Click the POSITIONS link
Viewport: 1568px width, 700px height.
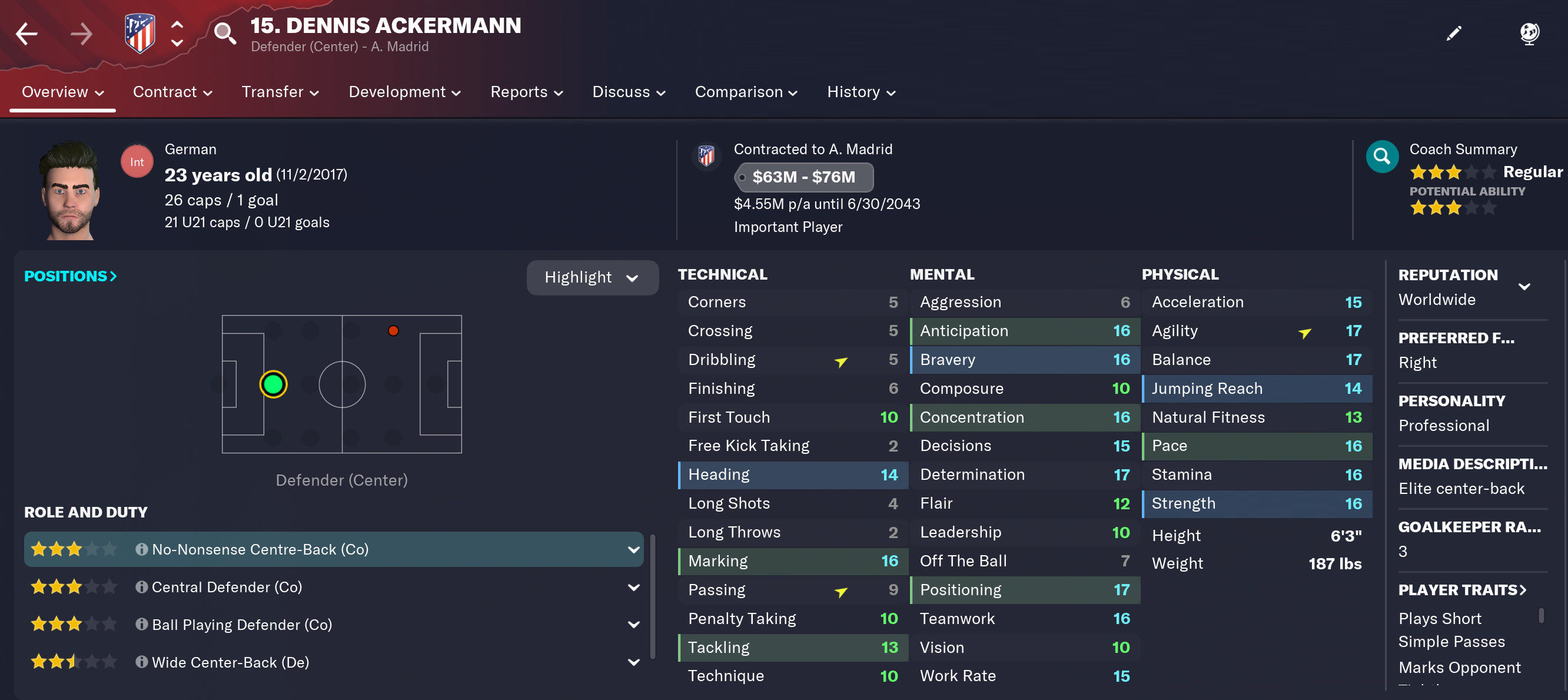69,276
